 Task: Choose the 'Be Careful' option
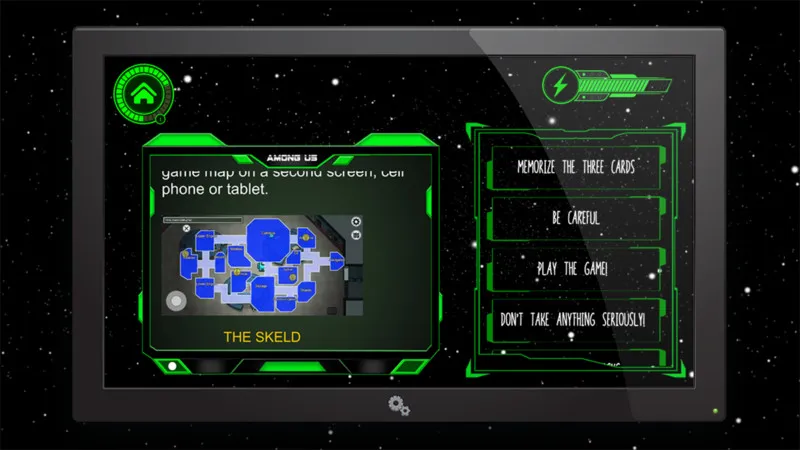pos(574,217)
